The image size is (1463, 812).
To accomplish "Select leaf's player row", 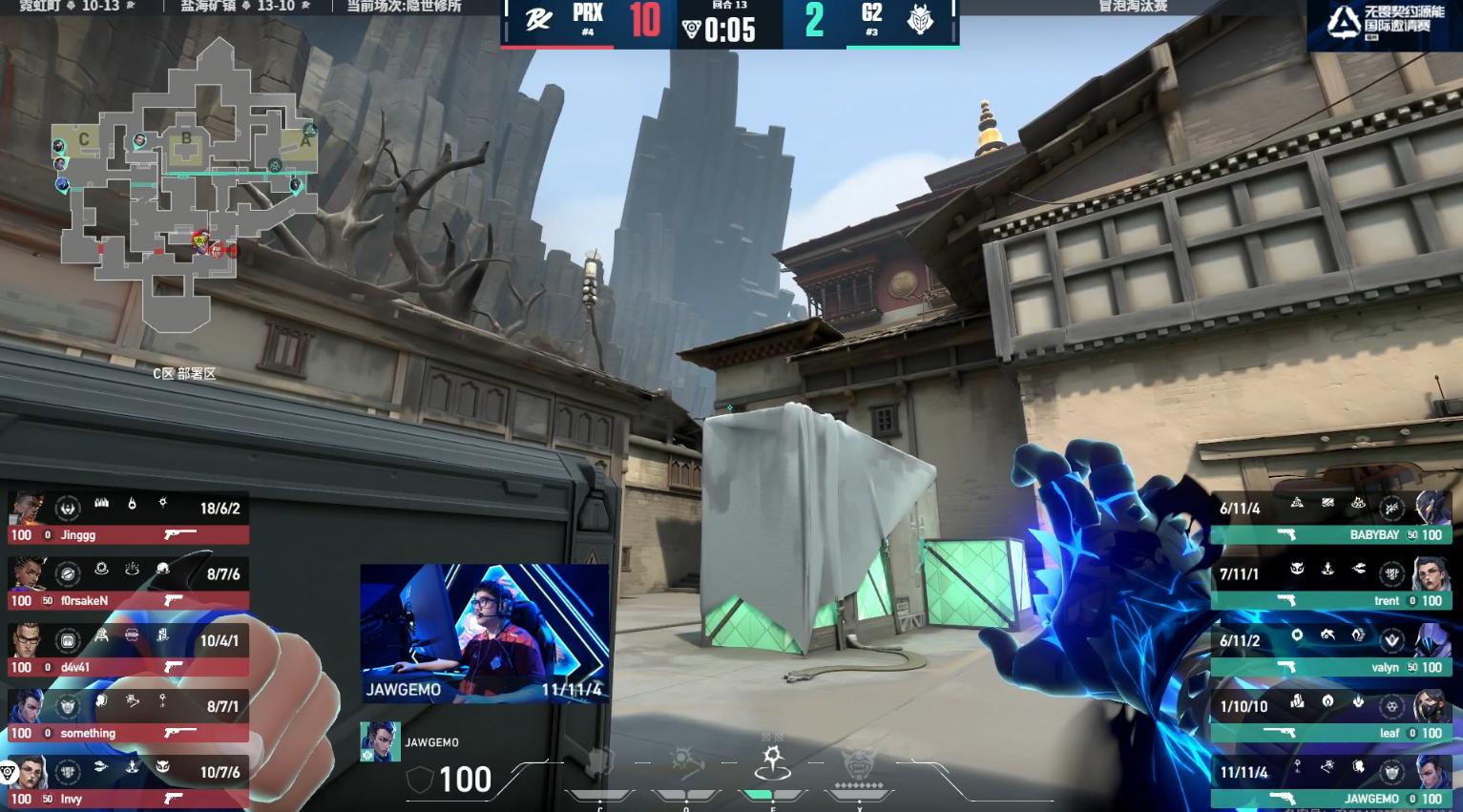I will (1331, 718).
